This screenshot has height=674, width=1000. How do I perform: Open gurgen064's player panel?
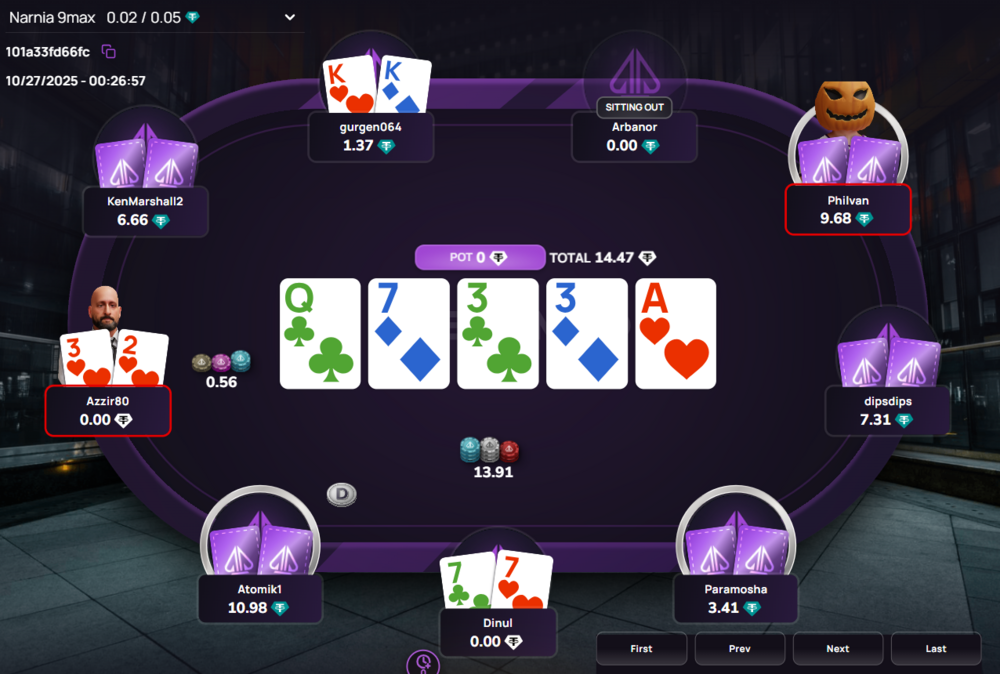[371, 136]
